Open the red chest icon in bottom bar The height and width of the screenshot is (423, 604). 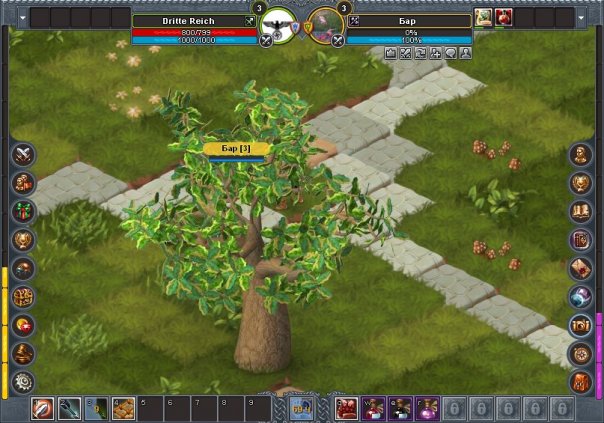346,408
